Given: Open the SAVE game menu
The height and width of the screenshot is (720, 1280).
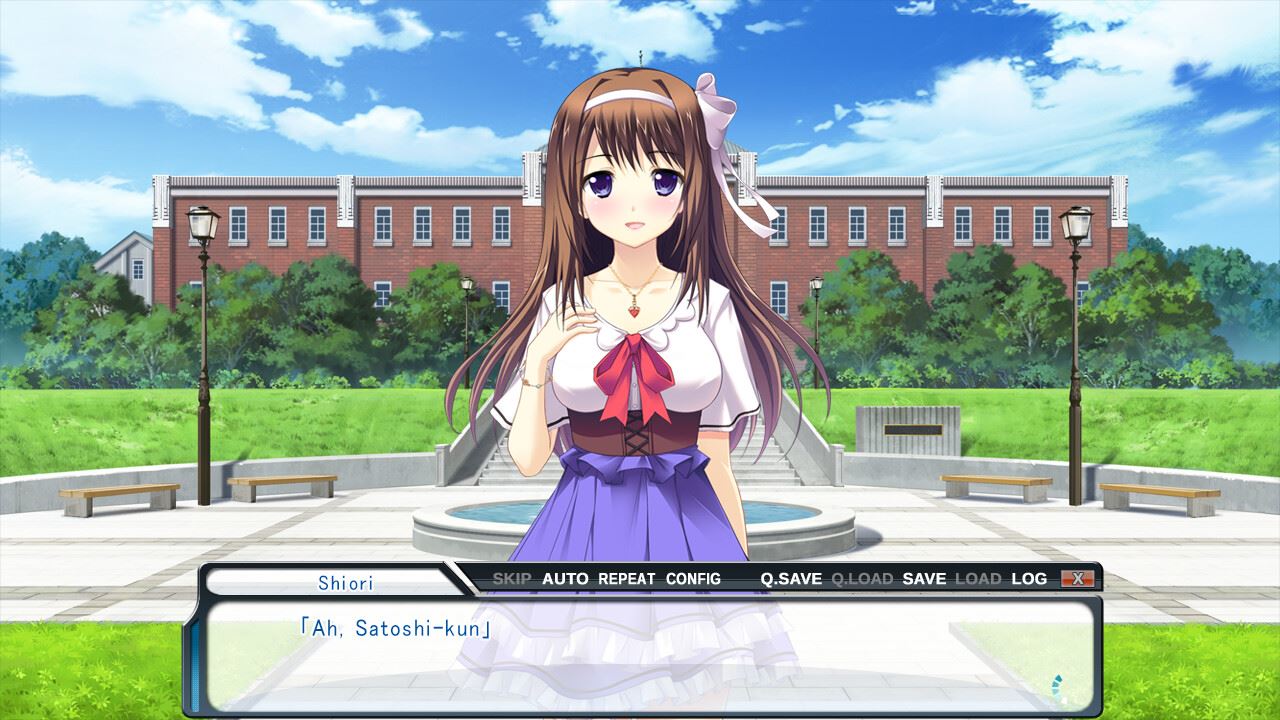Looking at the screenshot, I should (924, 579).
